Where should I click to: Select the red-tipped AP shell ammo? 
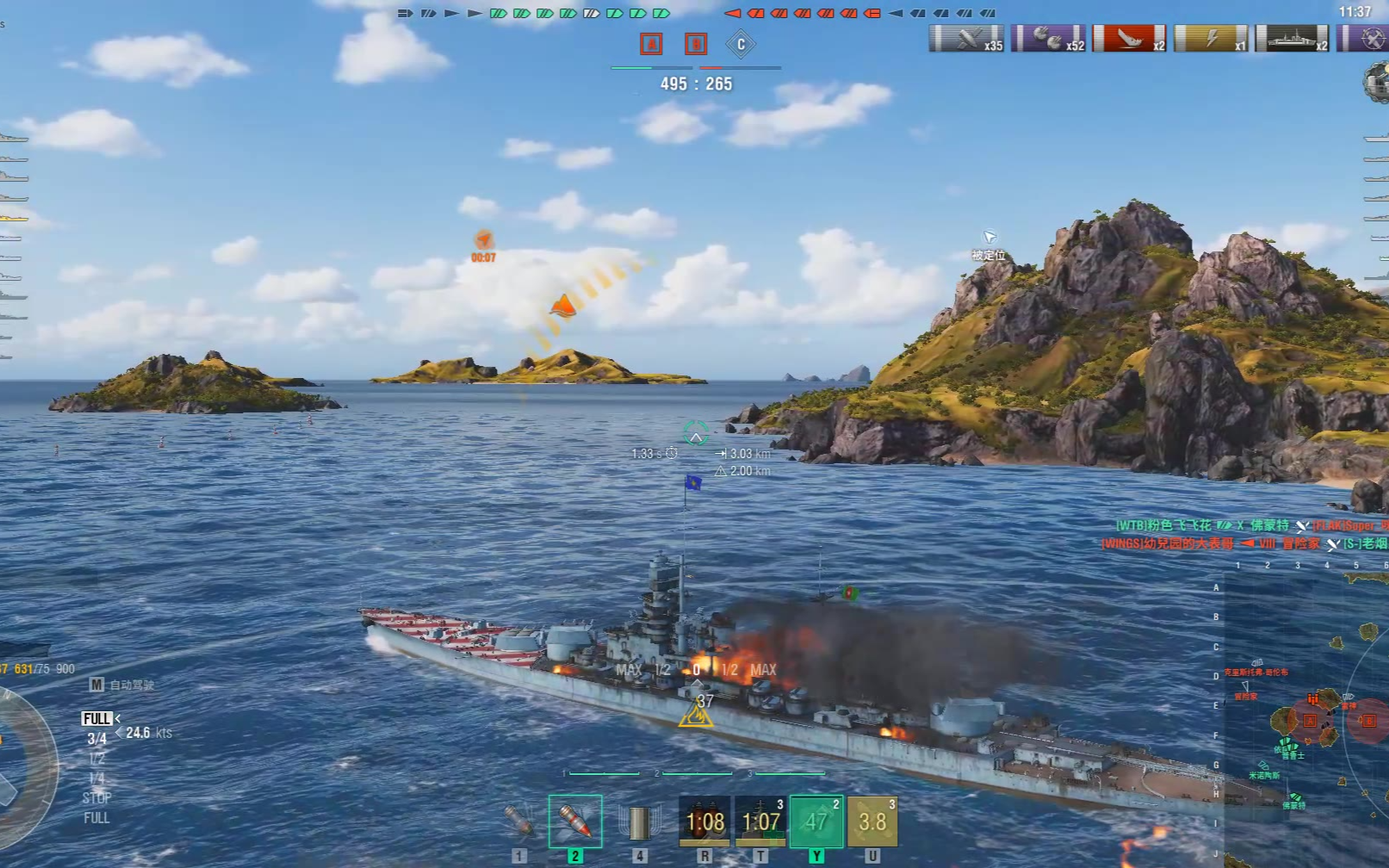[x=575, y=821]
